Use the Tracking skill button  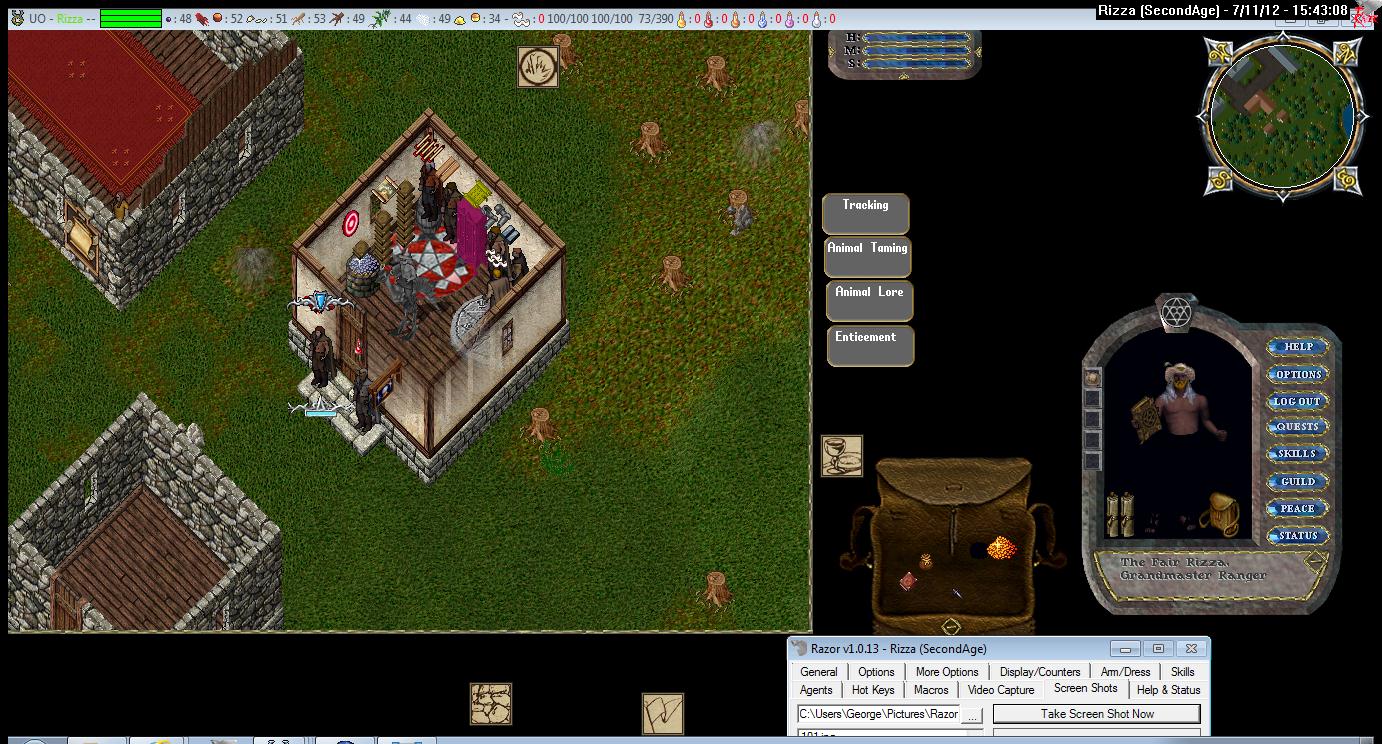click(x=865, y=213)
